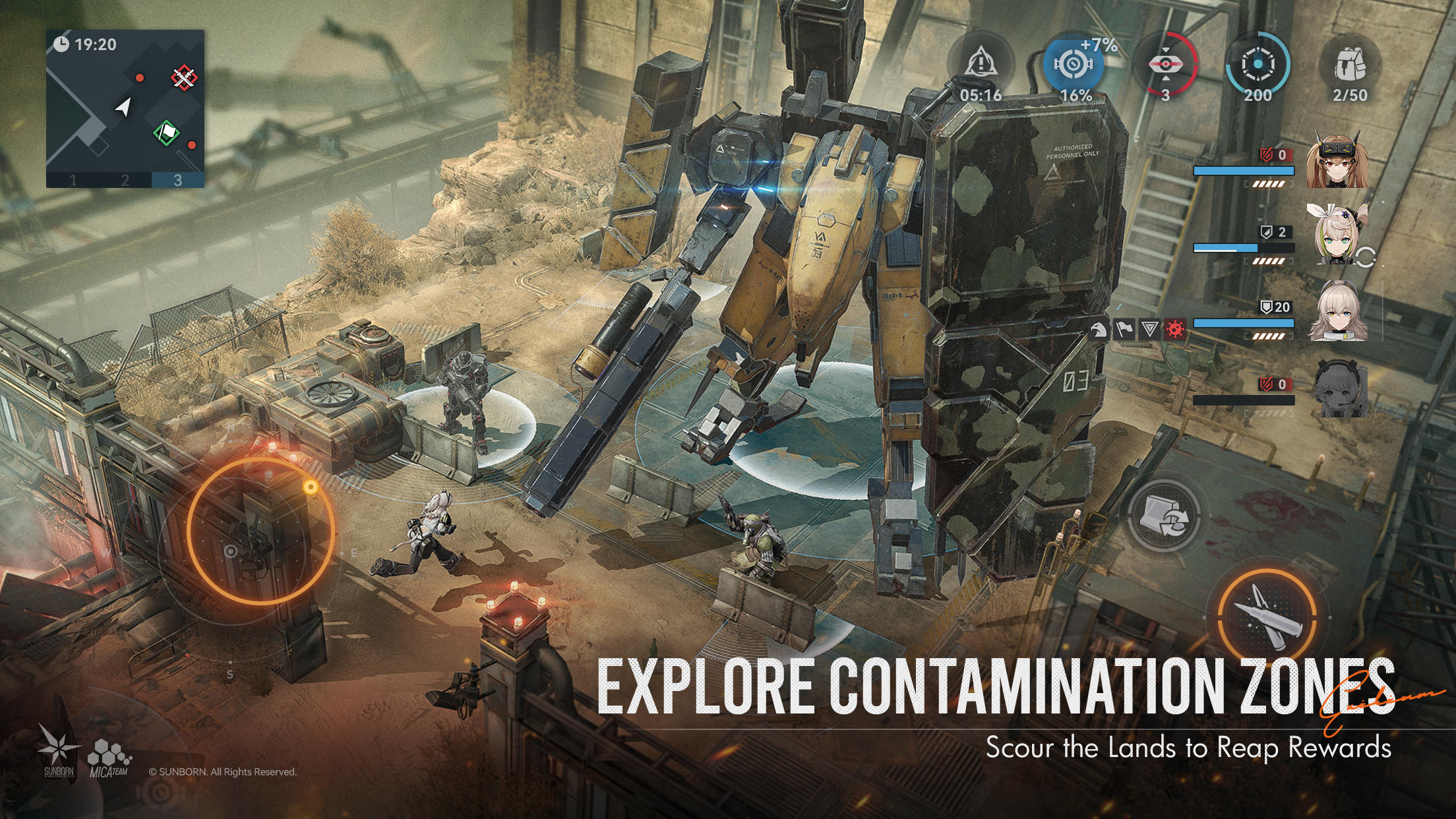Select the eagle emblem marker on the mech
Screen dimensions: 1456x819
click(1098, 328)
